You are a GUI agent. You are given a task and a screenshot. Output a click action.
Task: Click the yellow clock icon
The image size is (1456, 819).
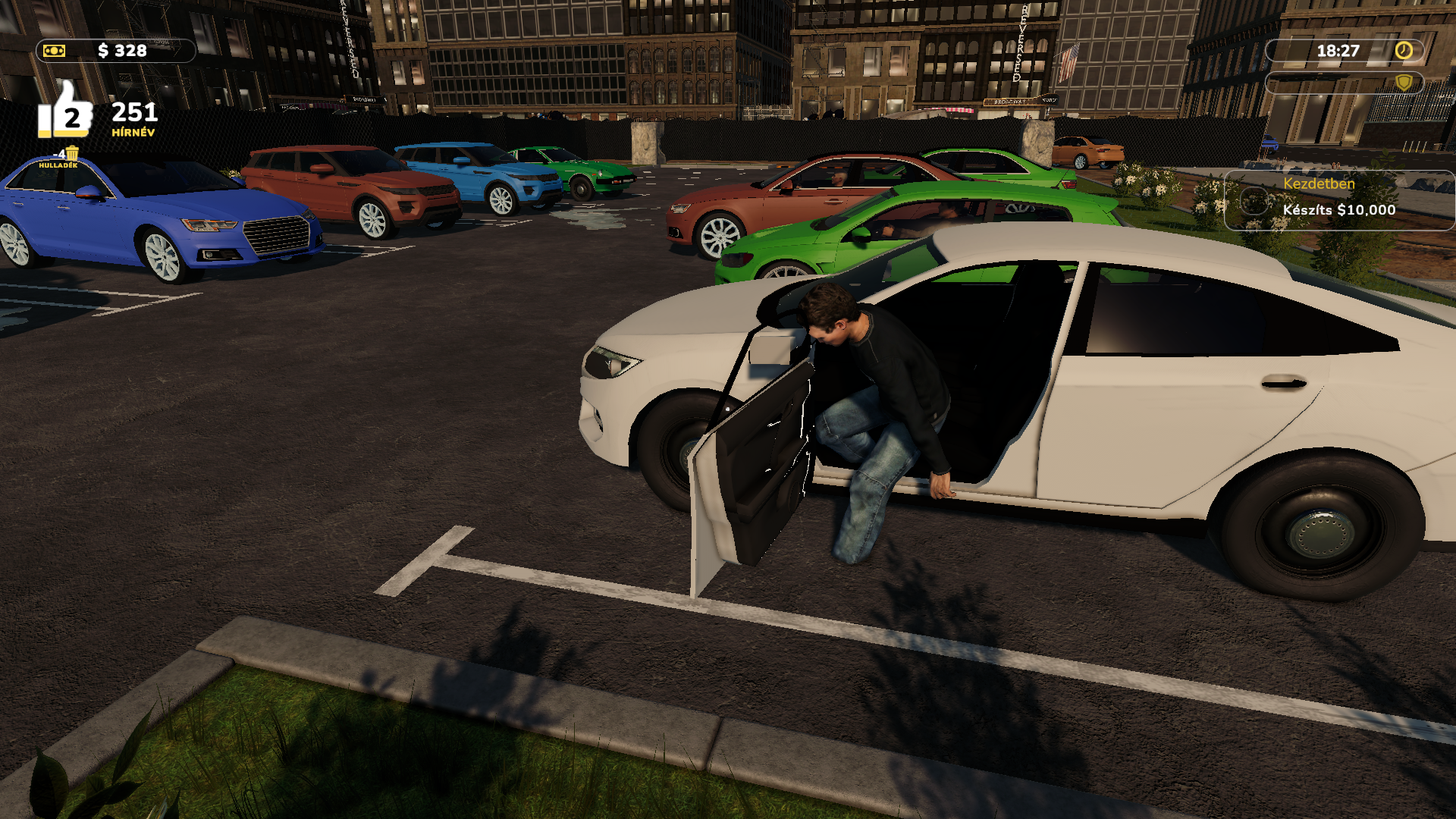tap(1404, 51)
